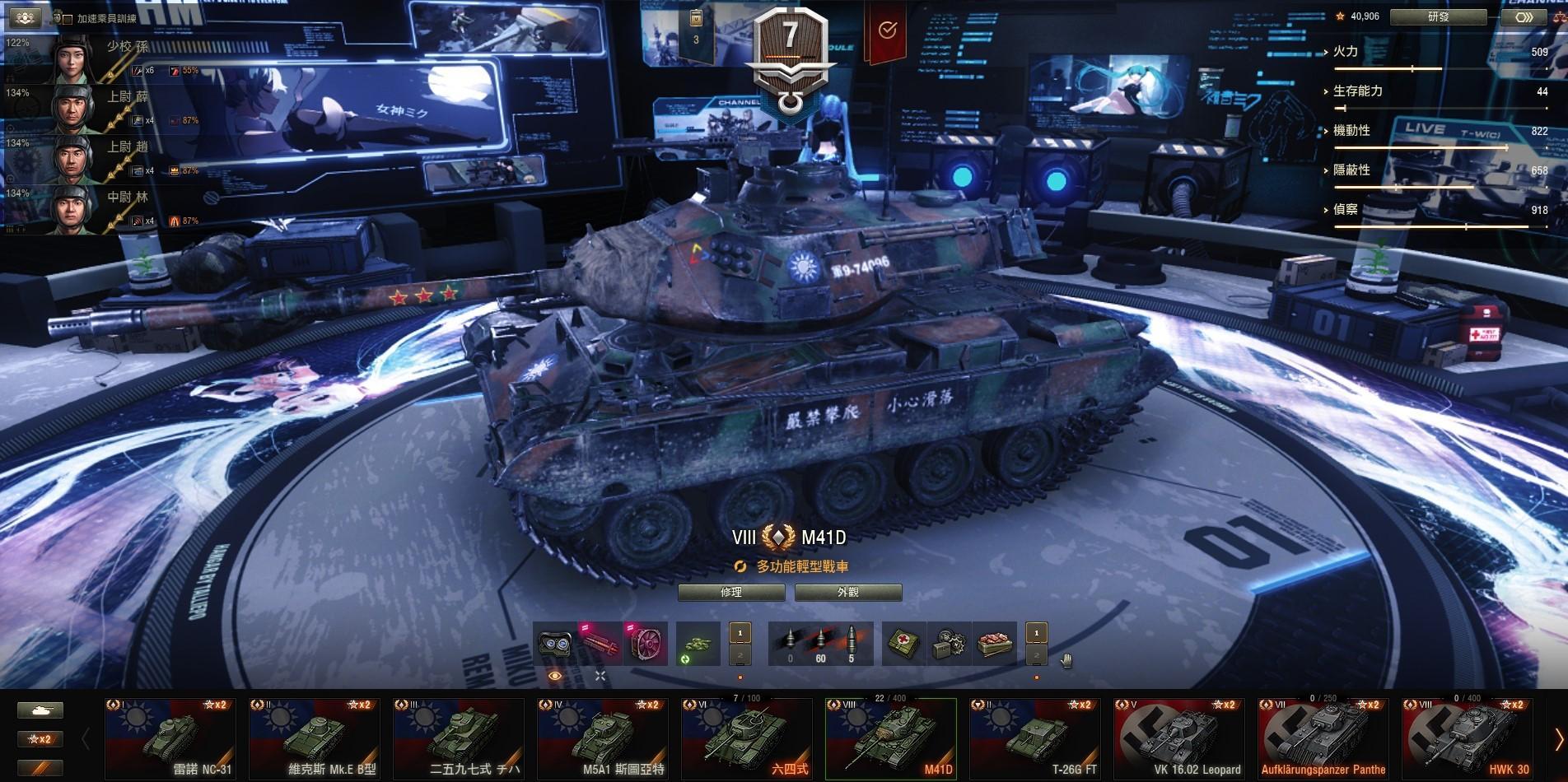Toggle the x2 experience carousel filter
Screen dimensions: 1568x782
(x=40, y=738)
